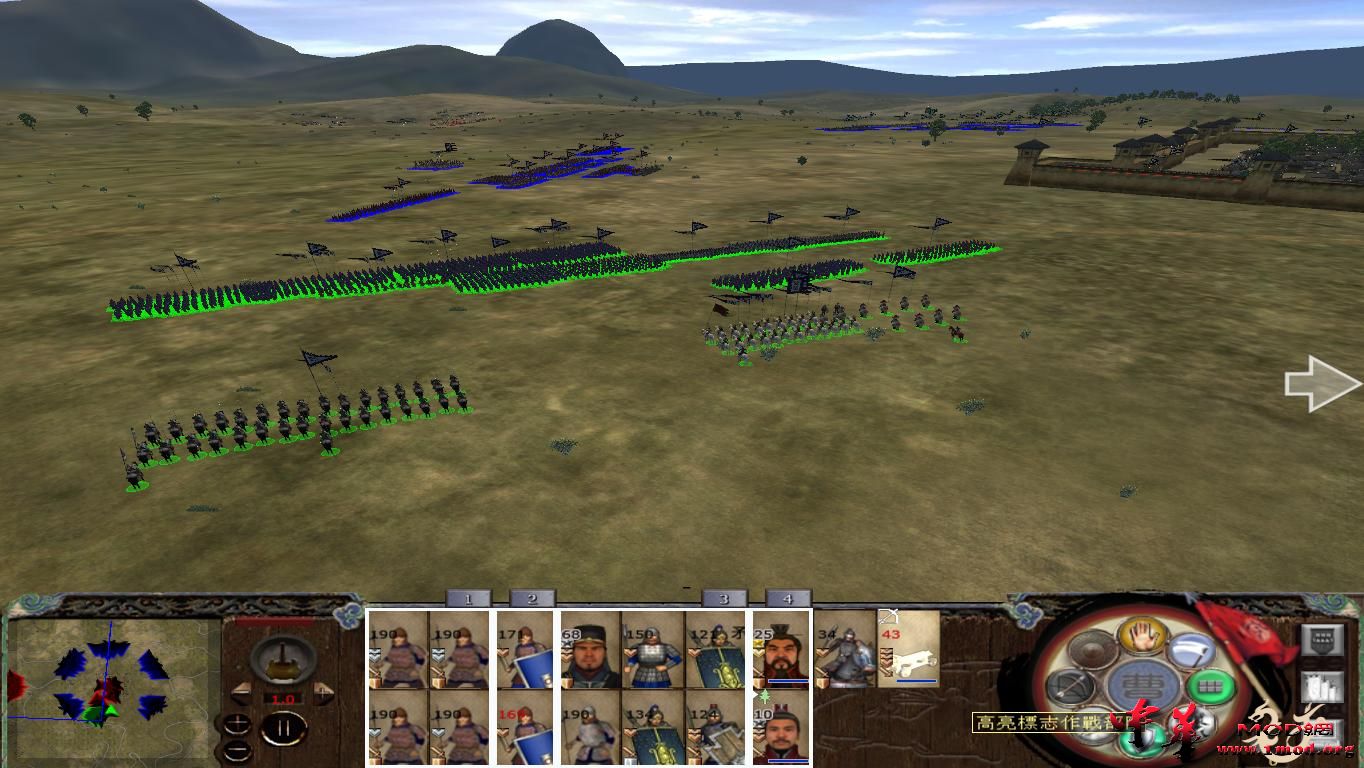Toggle the grid display icon in top-right corner
The width and height of the screenshot is (1364, 768).
[1323, 637]
